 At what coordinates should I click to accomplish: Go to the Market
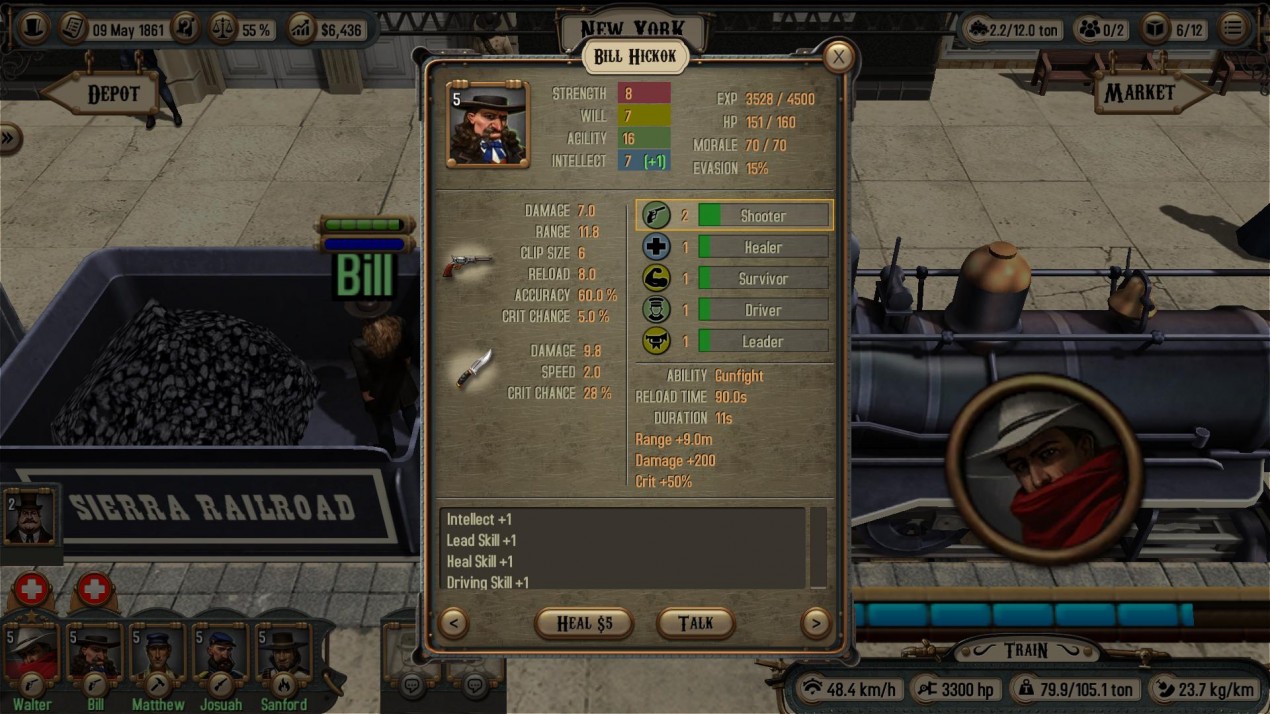tap(1148, 93)
